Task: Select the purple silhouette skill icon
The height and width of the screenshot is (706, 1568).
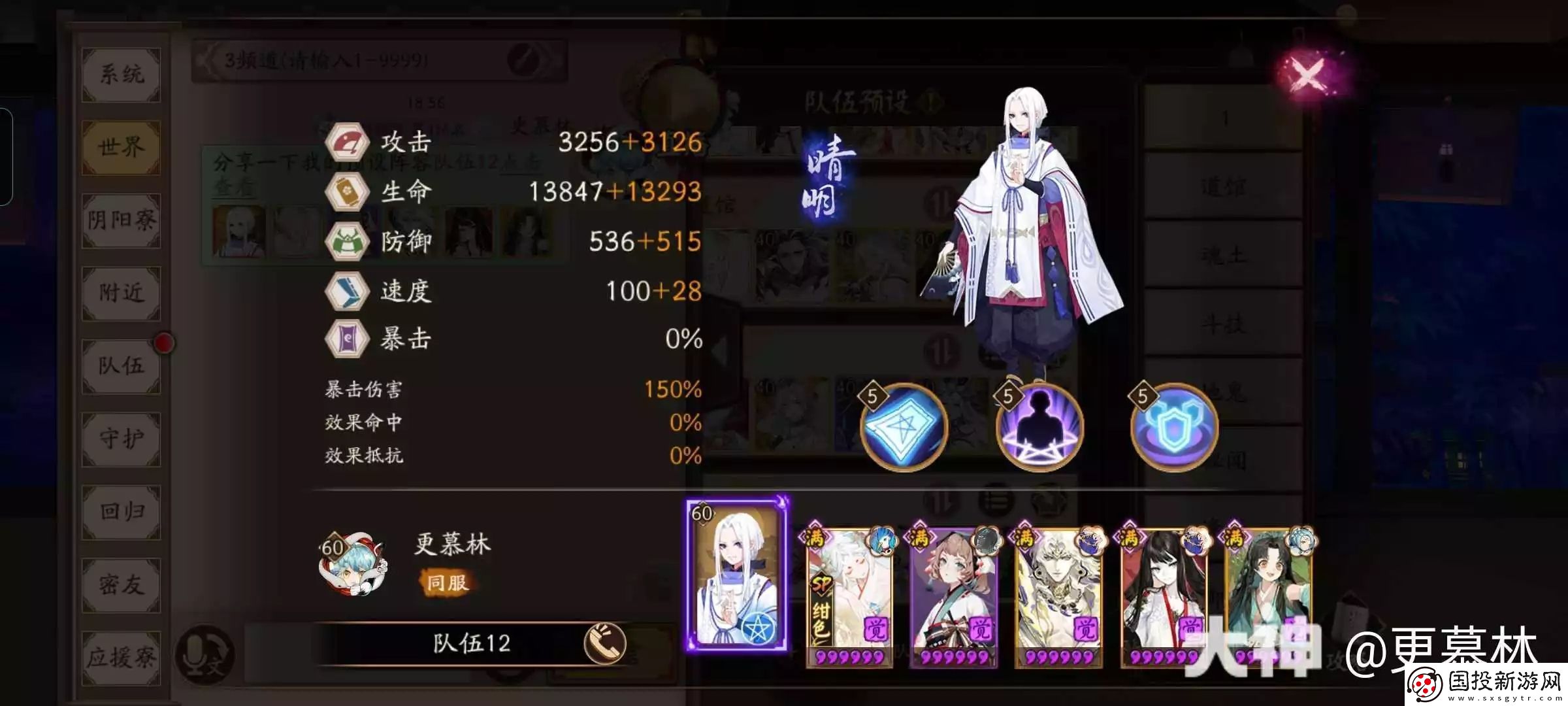Action: pyautogui.click(x=1039, y=428)
